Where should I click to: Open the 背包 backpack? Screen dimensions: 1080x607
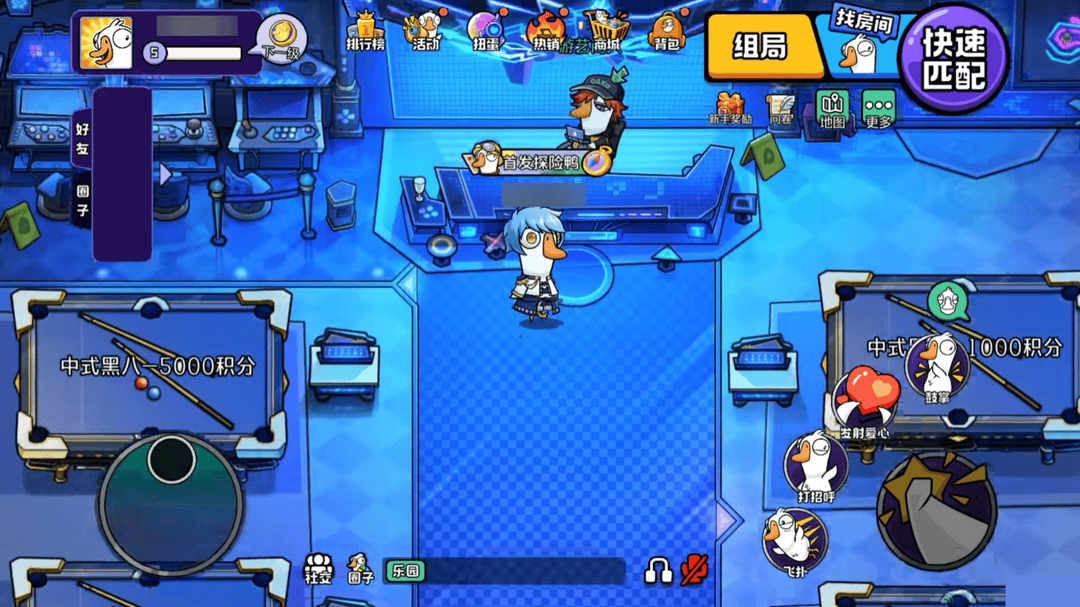(x=666, y=31)
